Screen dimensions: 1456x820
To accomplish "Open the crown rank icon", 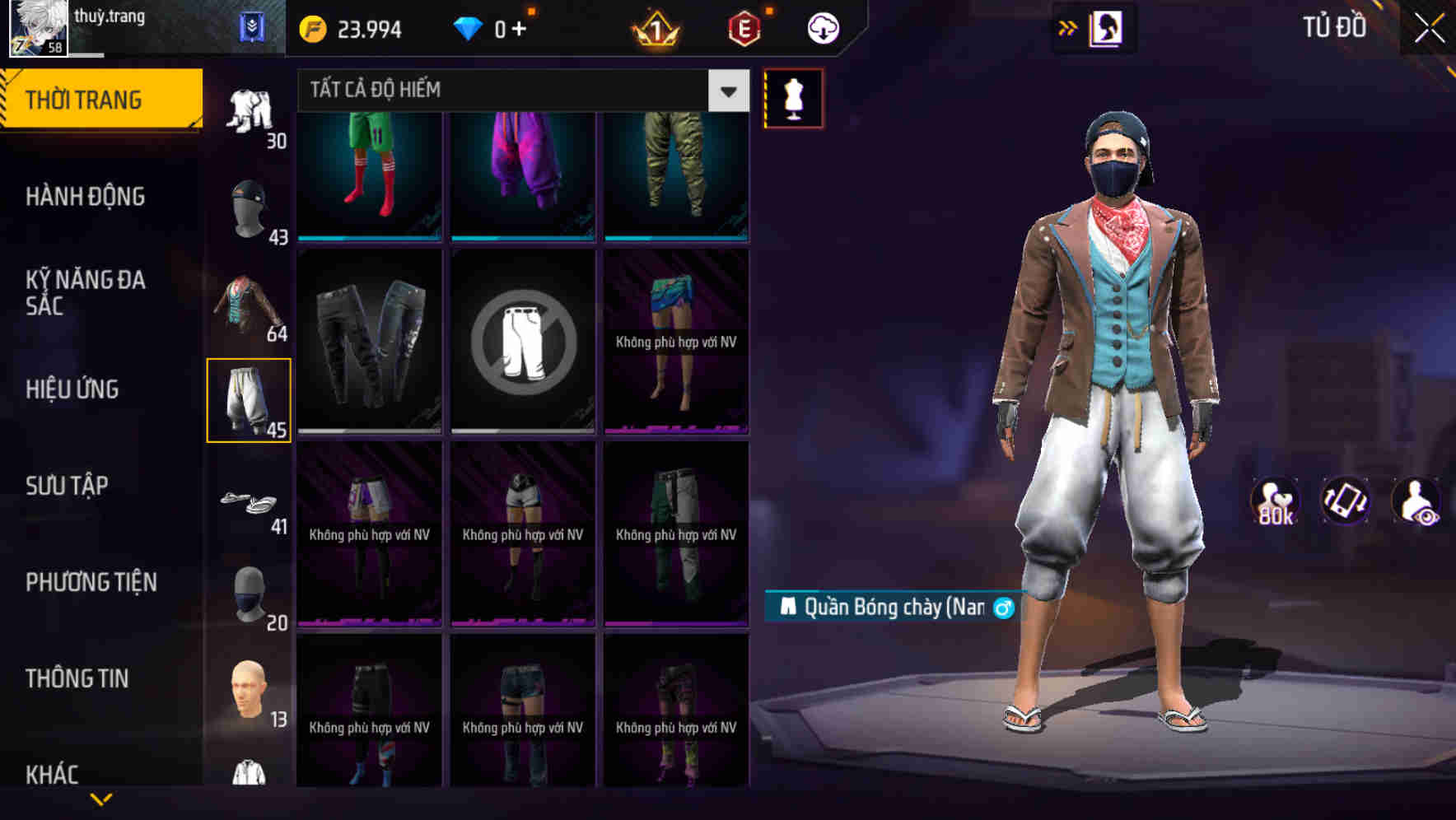I will [655, 27].
